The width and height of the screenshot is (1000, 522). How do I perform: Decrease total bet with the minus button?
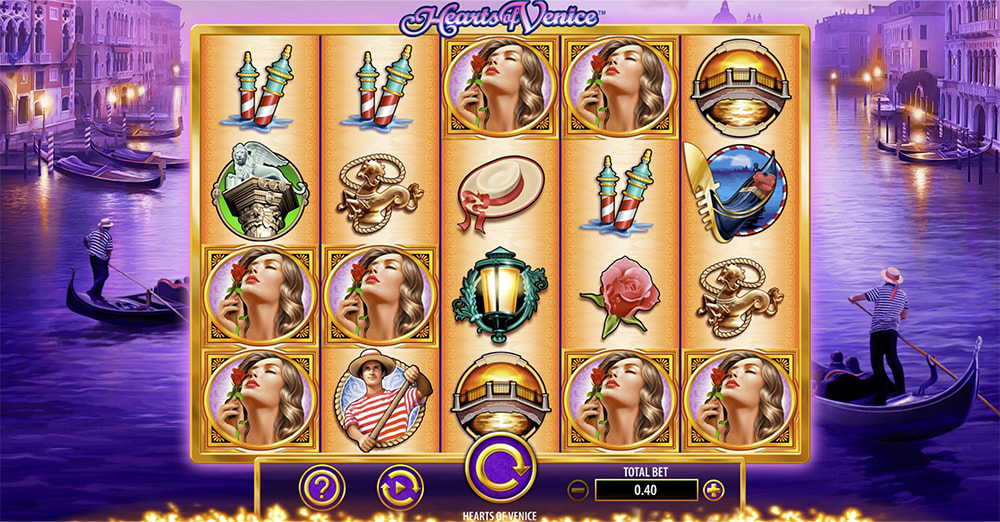577,490
